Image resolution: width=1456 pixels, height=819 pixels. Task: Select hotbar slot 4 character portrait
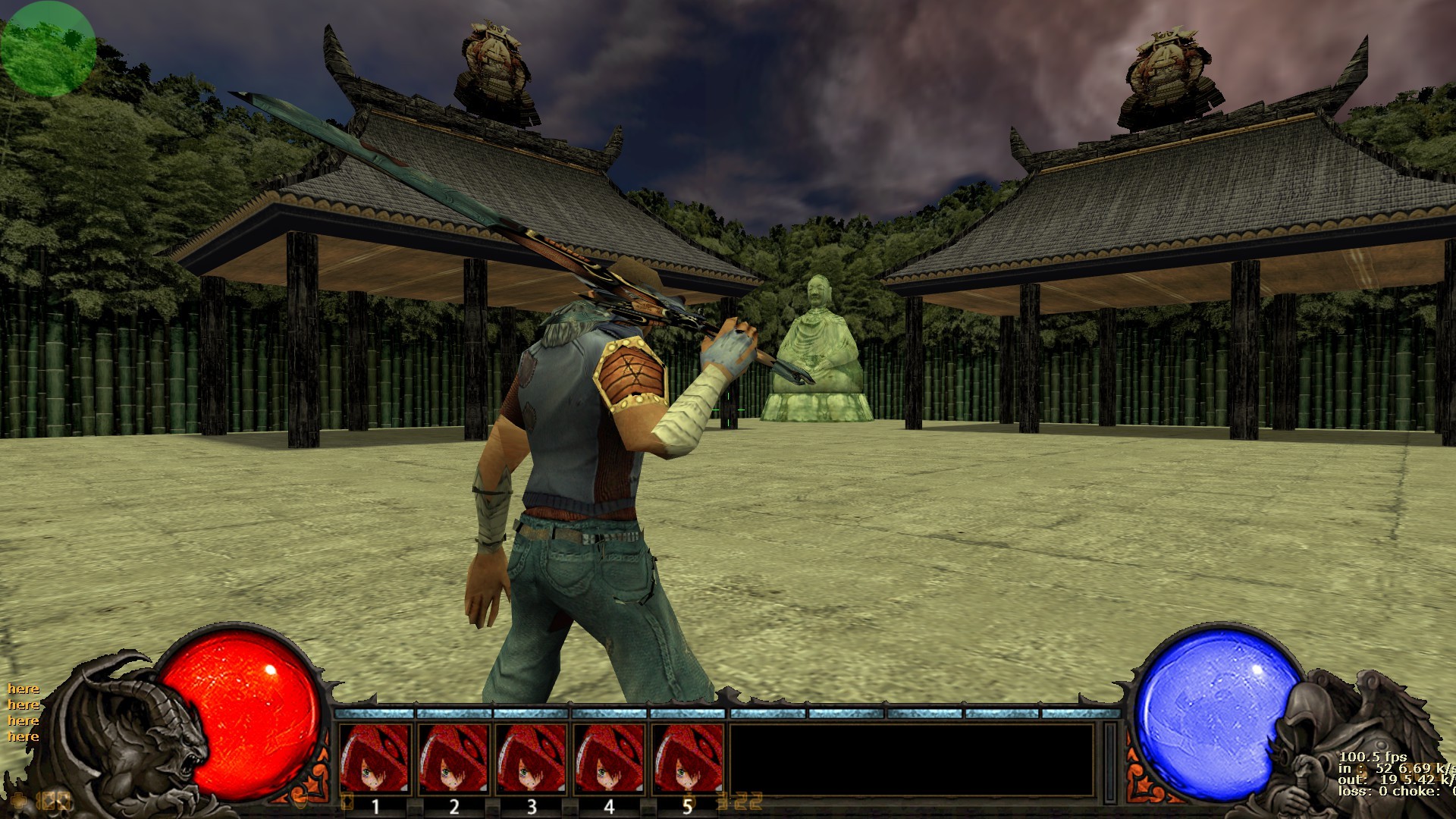(x=609, y=758)
